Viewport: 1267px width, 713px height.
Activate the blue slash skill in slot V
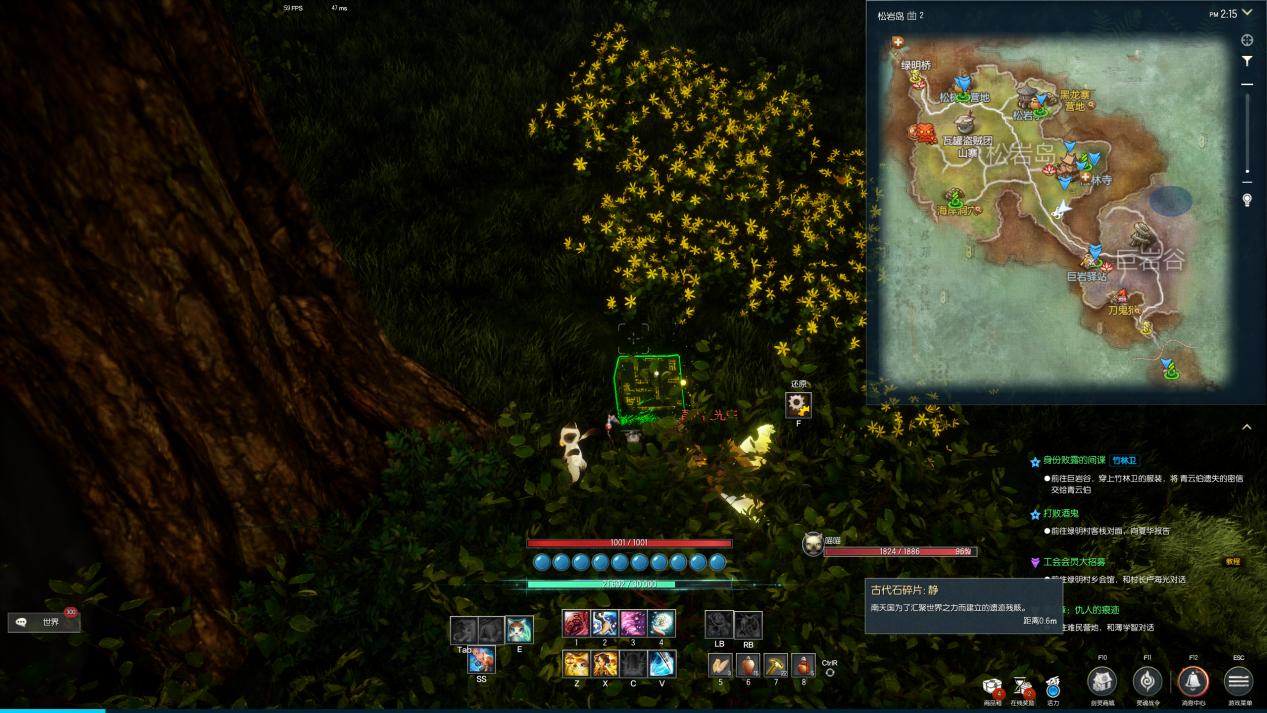[x=661, y=664]
